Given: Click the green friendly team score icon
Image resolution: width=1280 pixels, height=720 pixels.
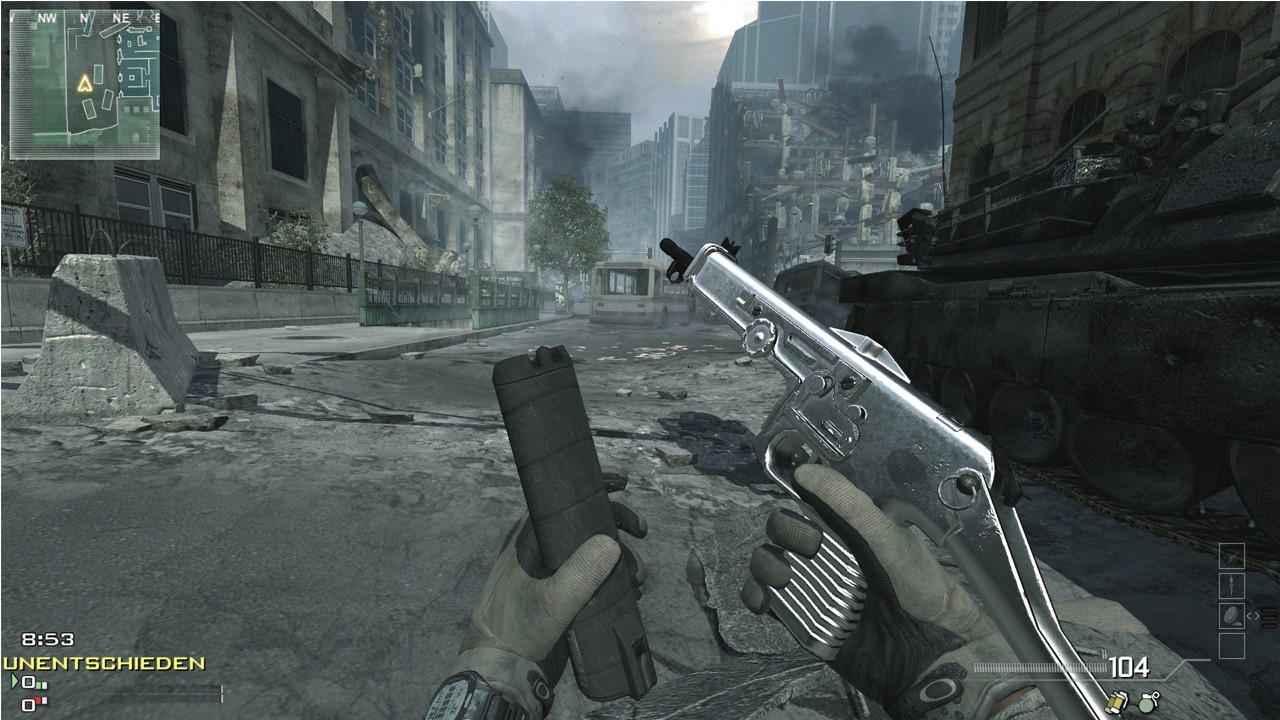Looking at the screenshot, I should click(27, 683).
